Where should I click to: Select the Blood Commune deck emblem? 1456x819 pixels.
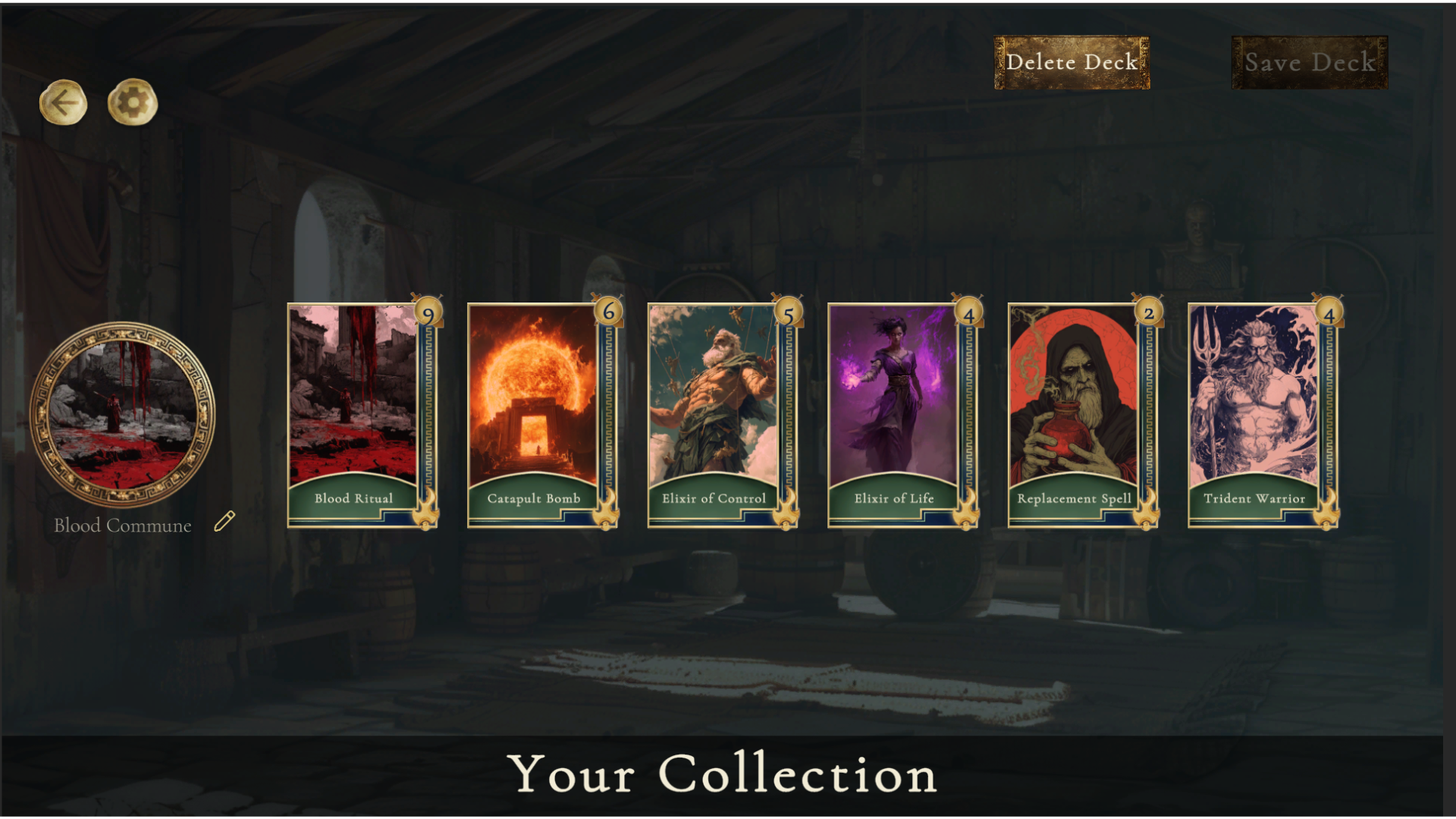(122, 414)
